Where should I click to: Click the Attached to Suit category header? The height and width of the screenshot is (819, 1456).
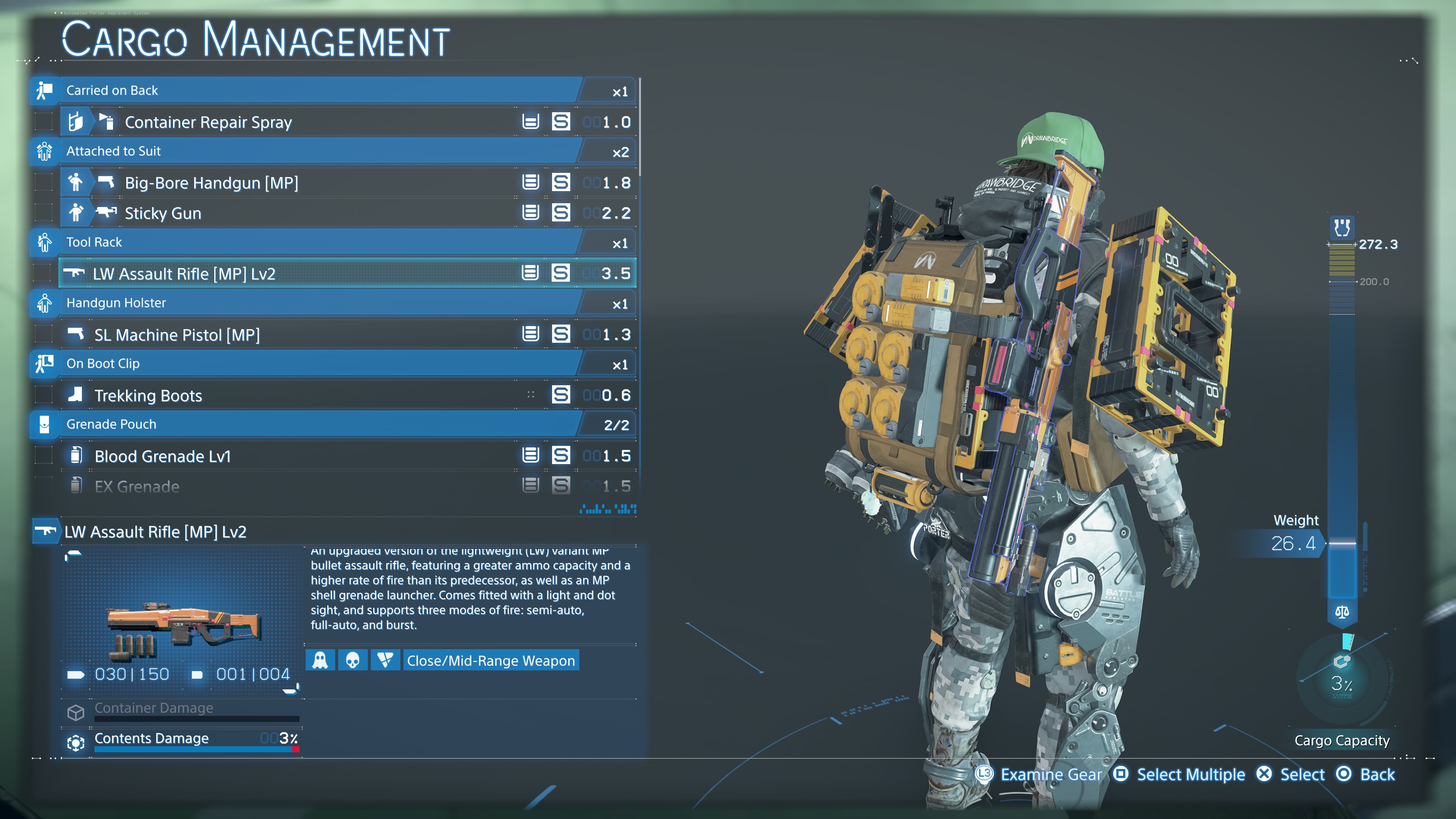click(x=113, y=151)
